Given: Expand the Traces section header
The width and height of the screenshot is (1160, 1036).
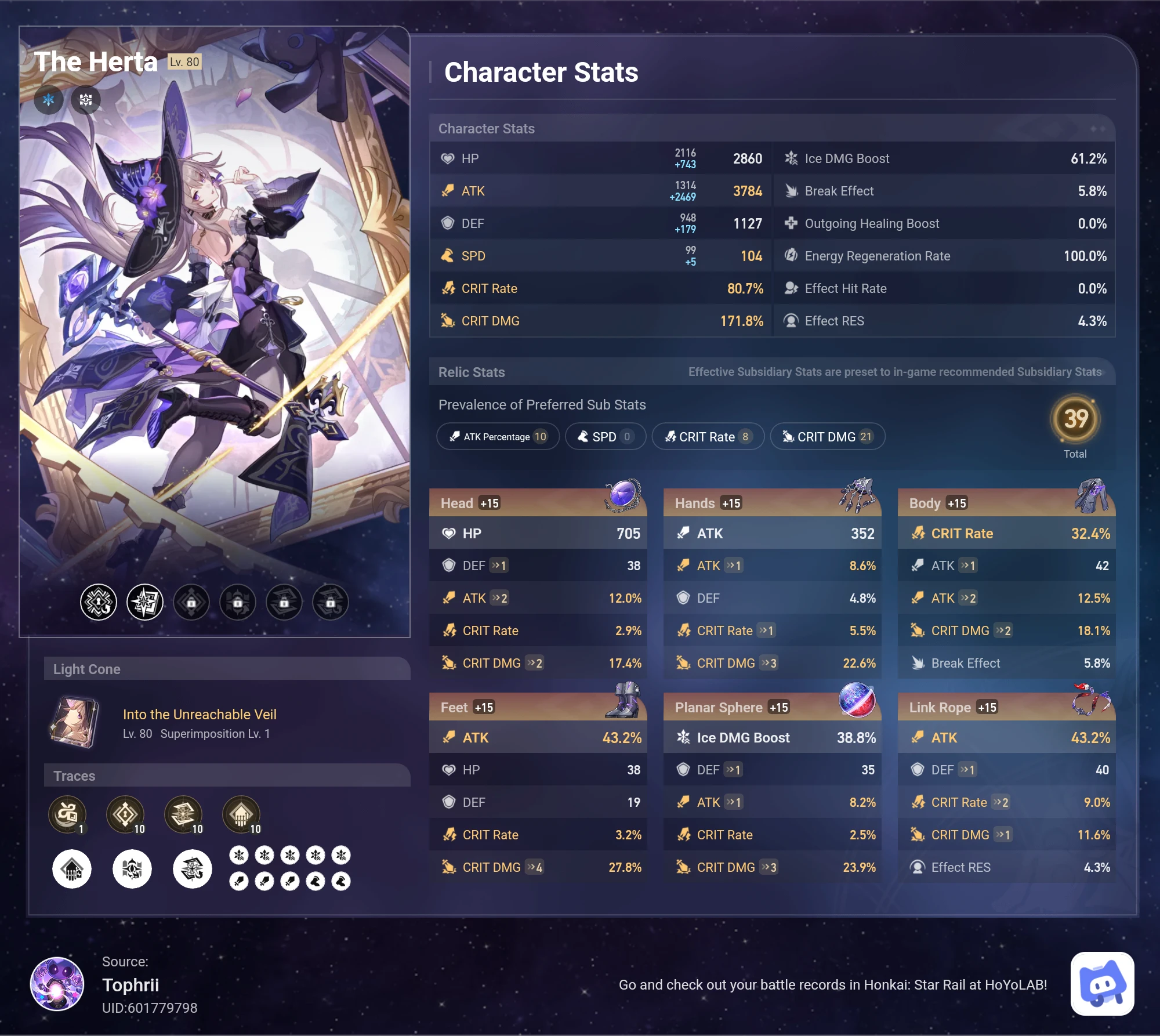Looking at the screenshot, I should [74, 776].
